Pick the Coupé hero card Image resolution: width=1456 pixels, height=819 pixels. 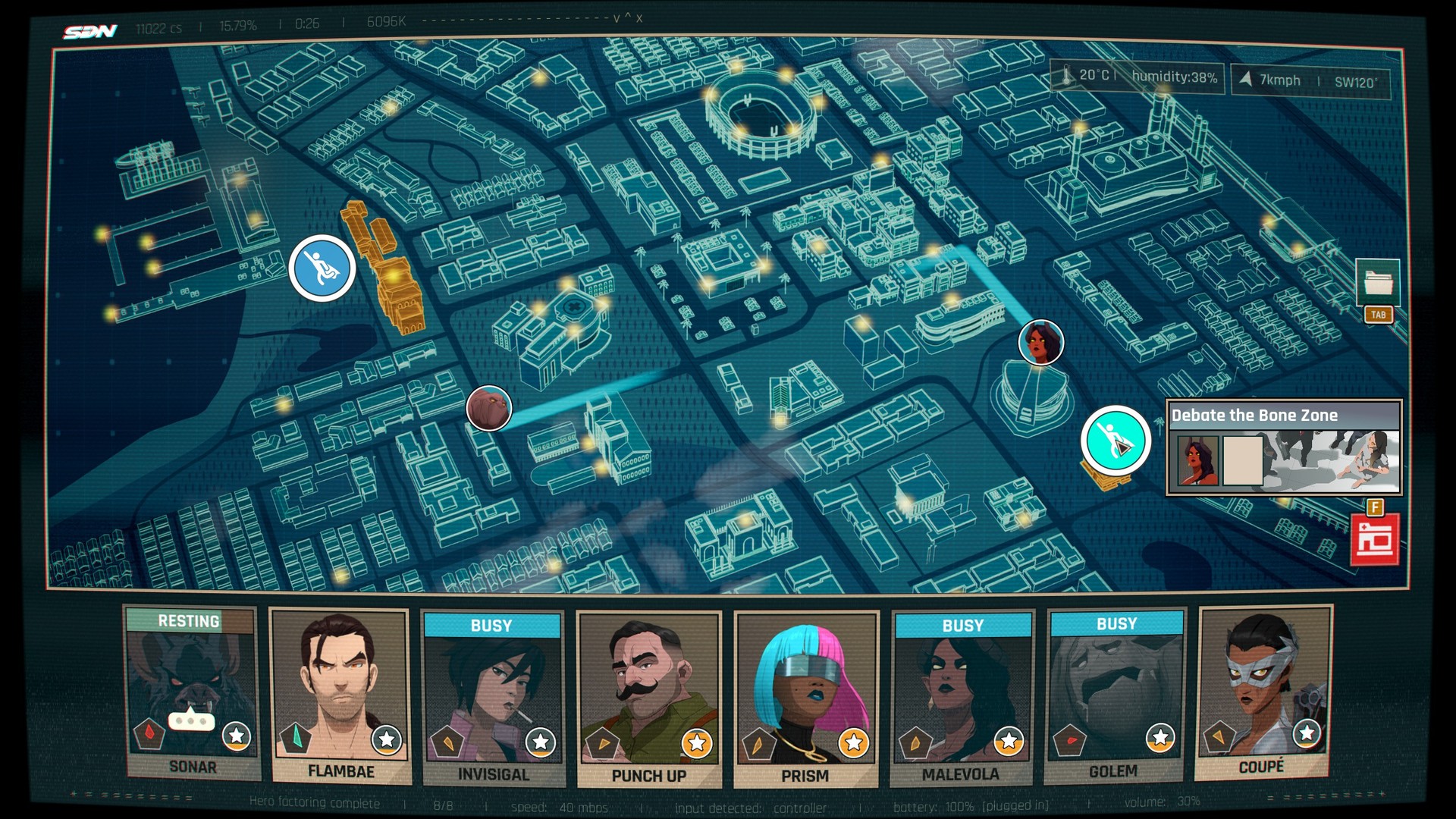(x=1263, y=692)
